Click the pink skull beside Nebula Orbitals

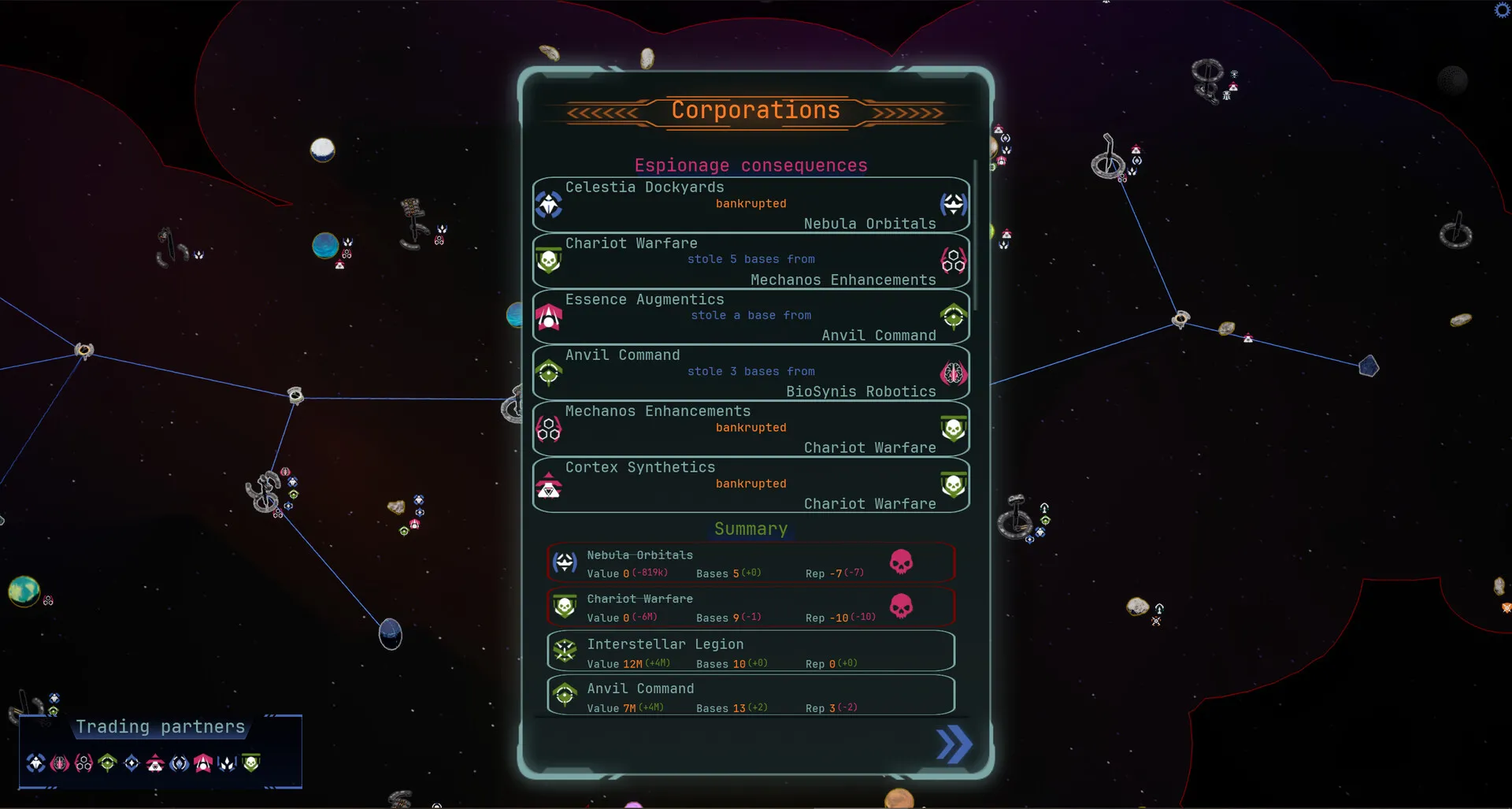pos(902,562)
